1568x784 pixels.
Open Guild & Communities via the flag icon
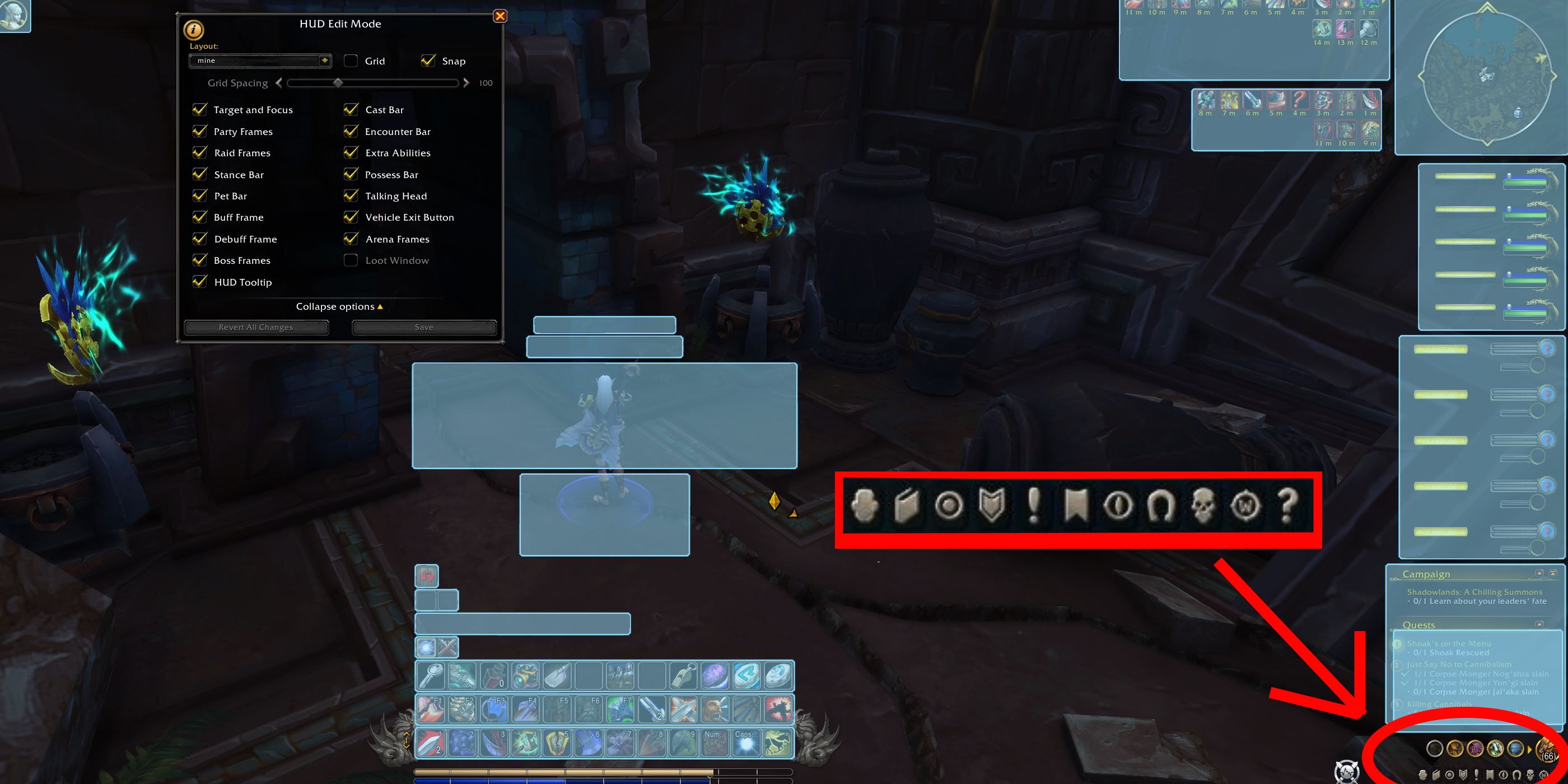point(1075,506)
